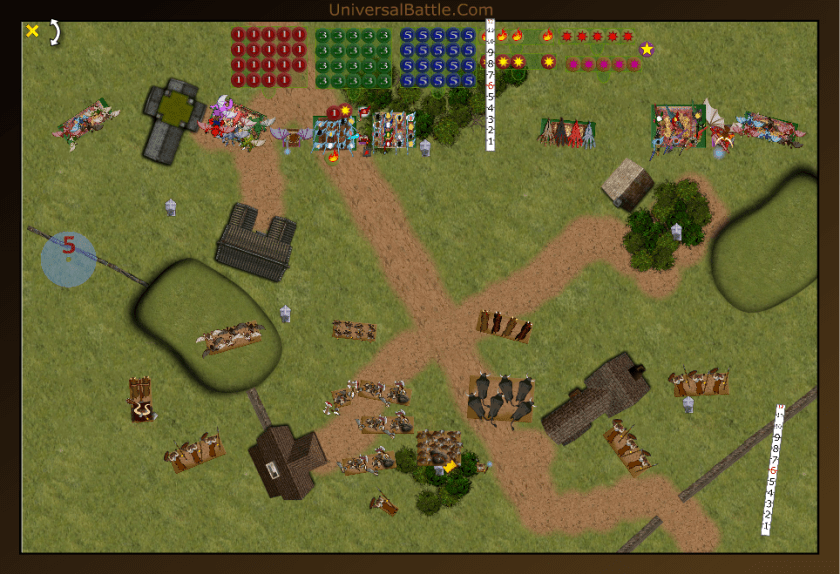Close the view with the yellow X

(32, 31)
